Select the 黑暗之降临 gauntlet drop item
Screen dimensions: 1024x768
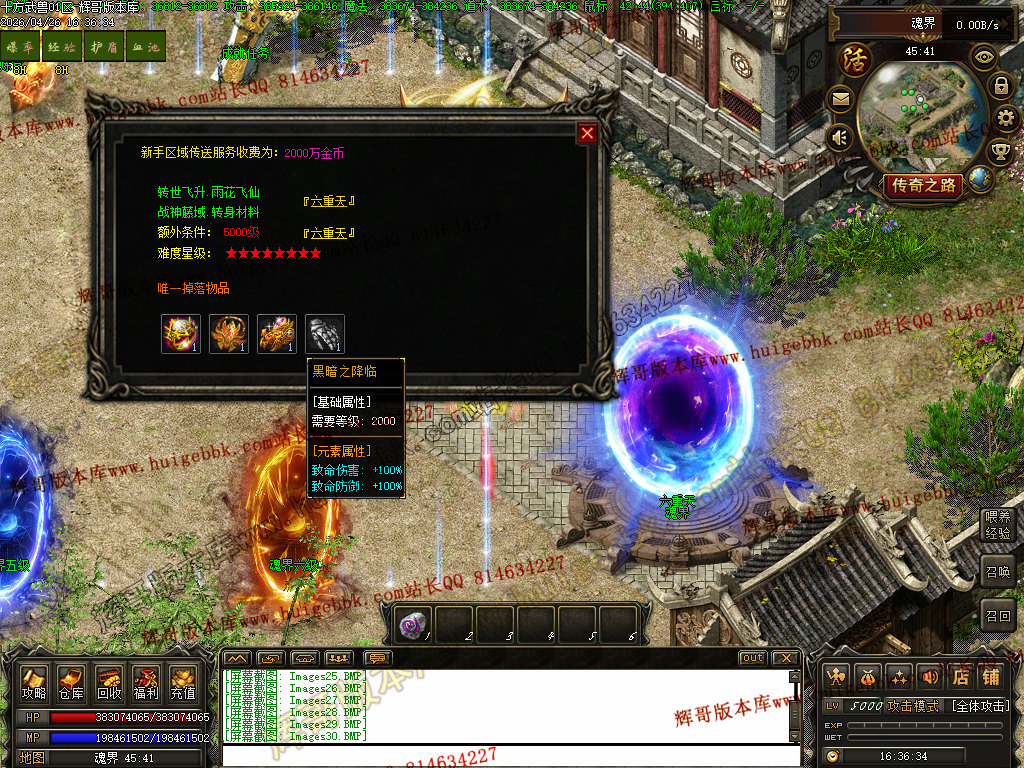(325, 333)
